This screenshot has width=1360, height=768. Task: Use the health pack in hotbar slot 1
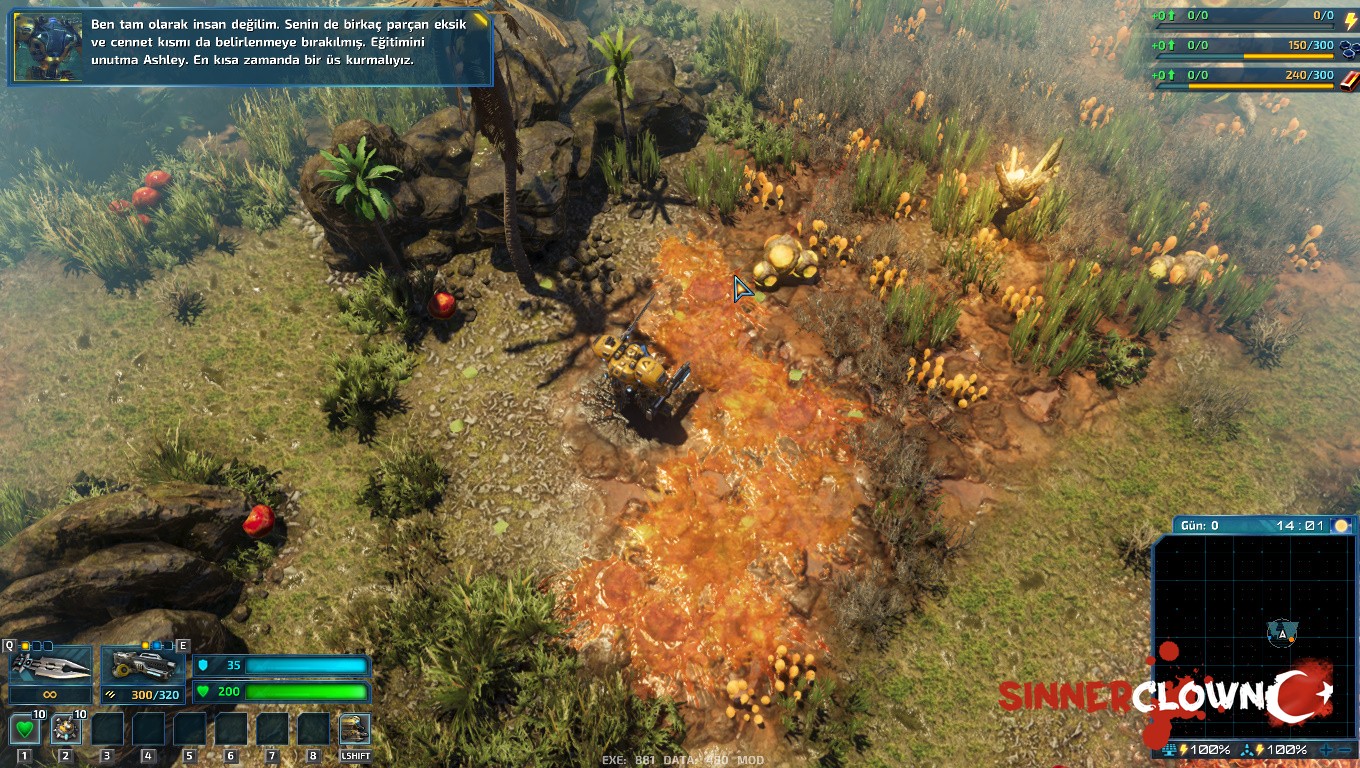click(x=25, y=729)
